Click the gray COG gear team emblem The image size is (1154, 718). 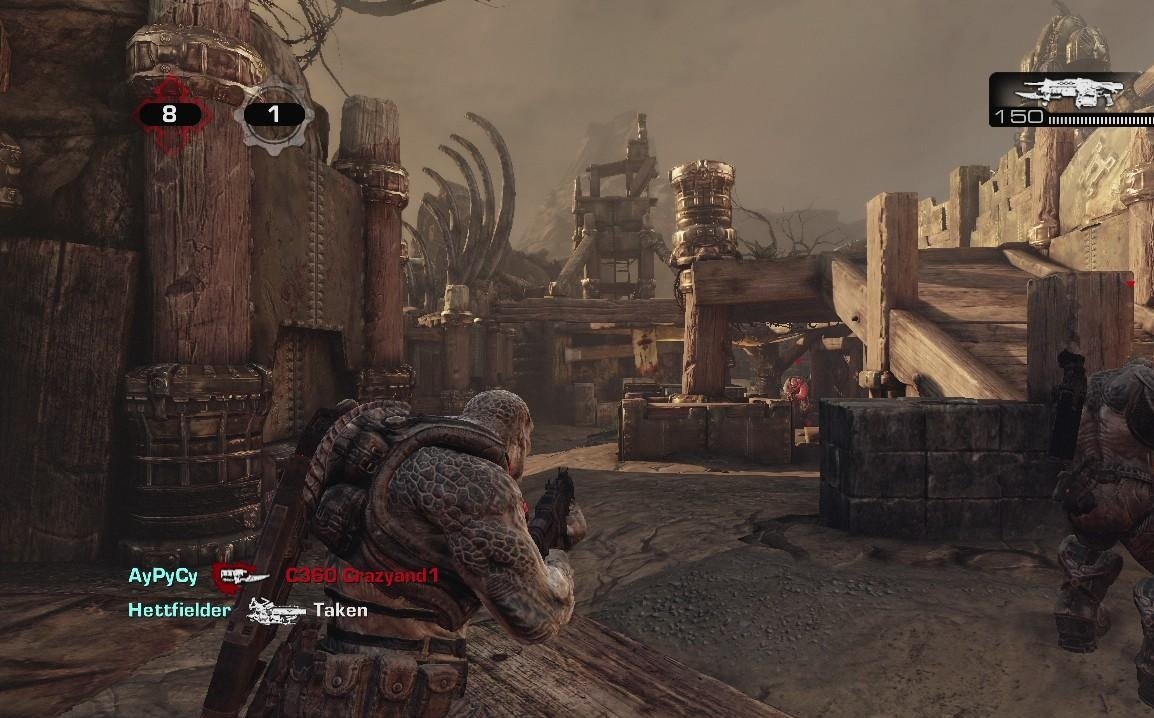pos(273,115)
